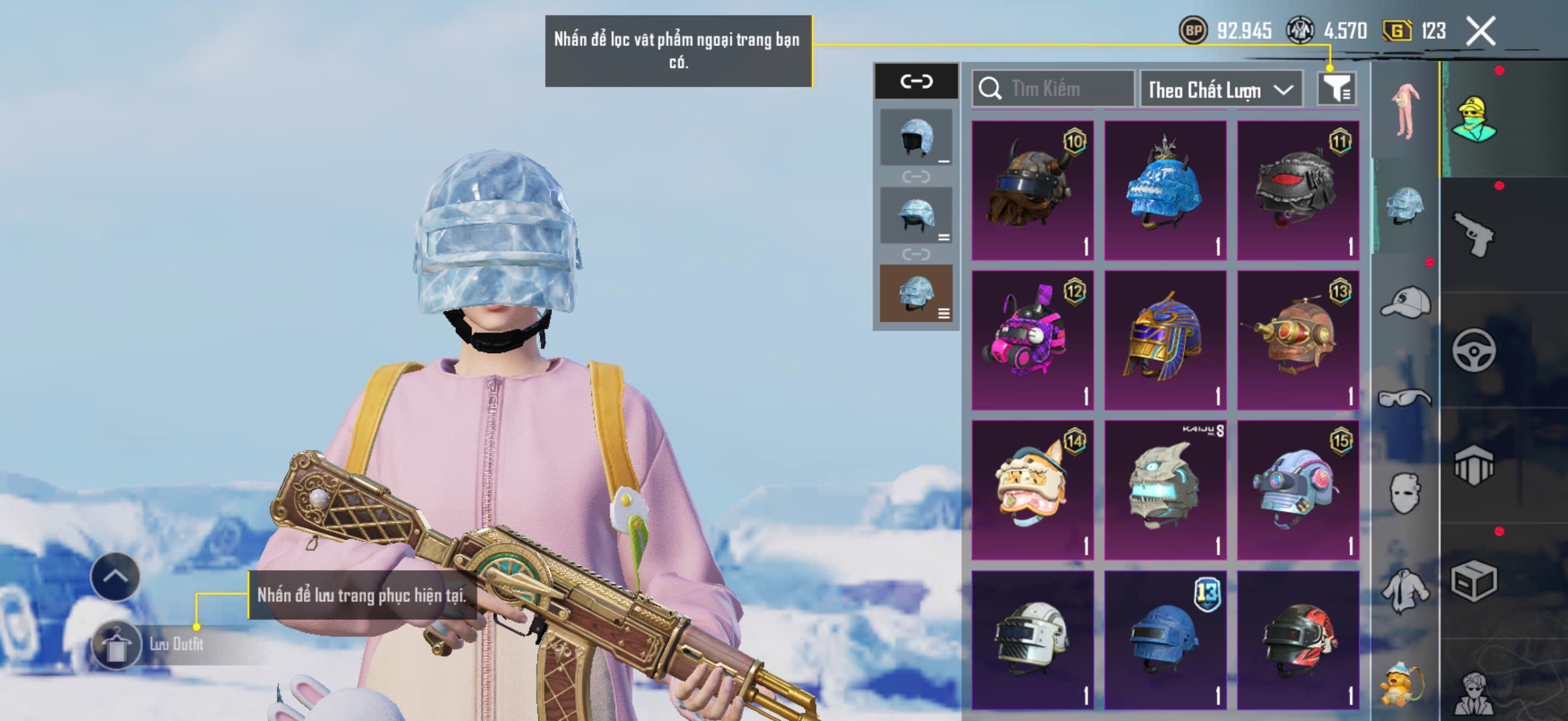
Task: Select the white level 3 helmet
Action: 1032,639
